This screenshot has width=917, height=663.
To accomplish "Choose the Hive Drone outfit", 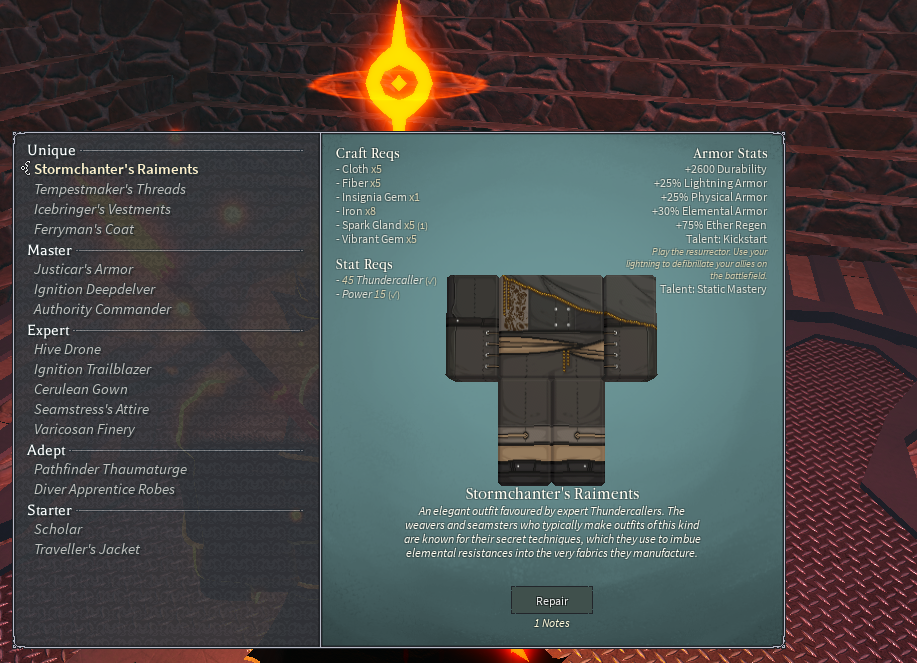I will [x=67, y=349].
